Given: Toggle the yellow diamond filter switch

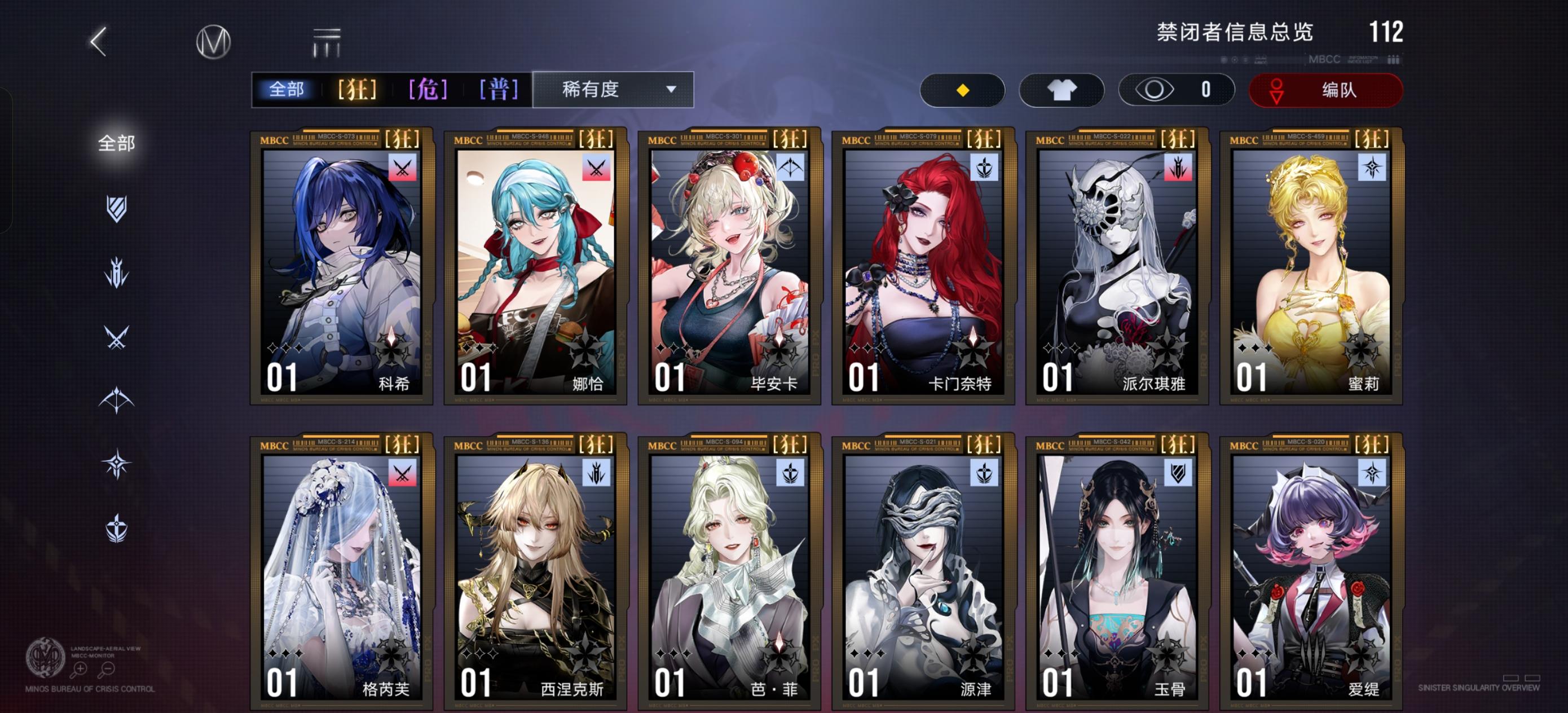Looking at the screenshot, I should 963,90.
